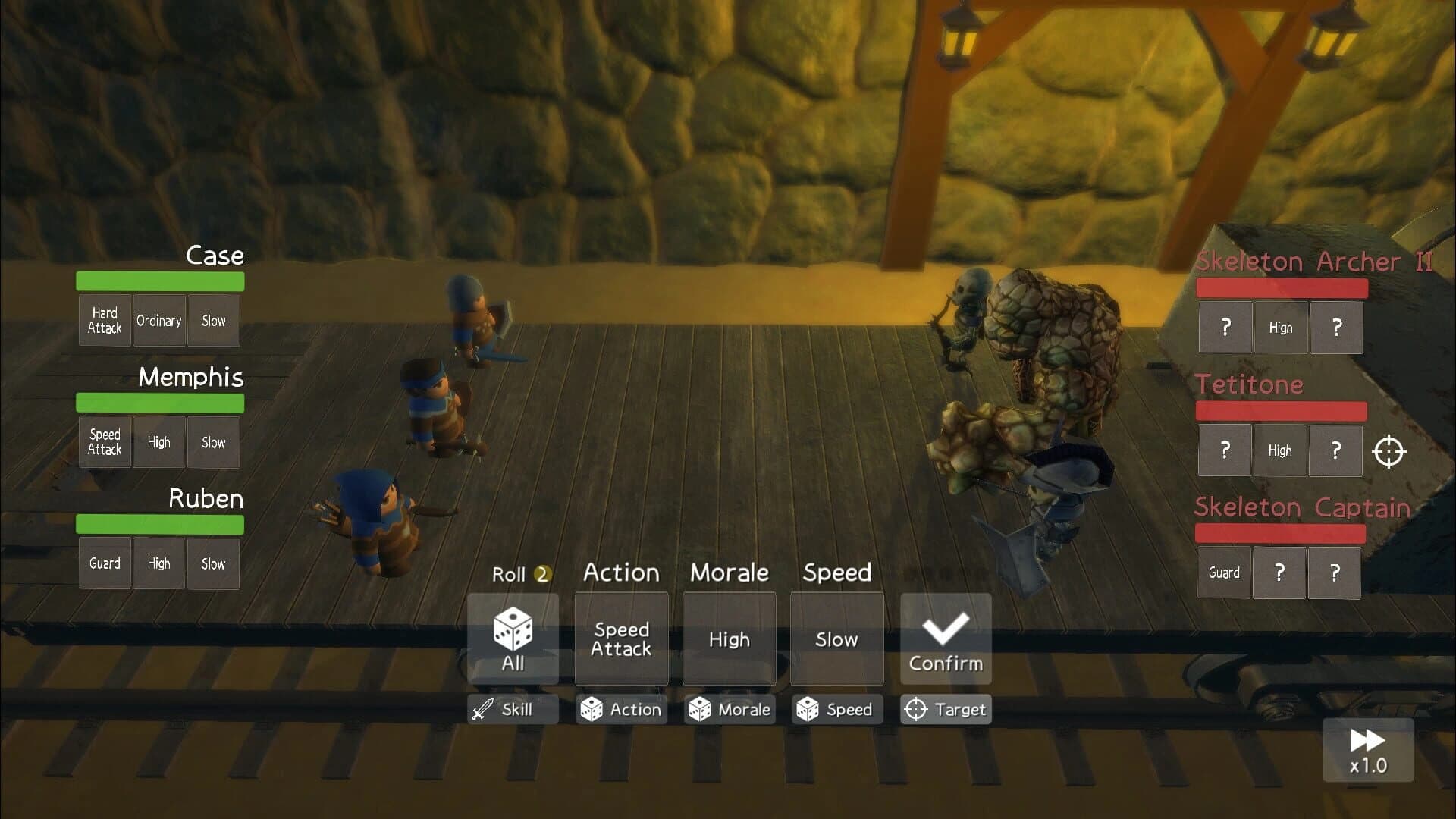Click Tetitone's High morale button
The image size is (1456, 819).
coord(1279,450)
